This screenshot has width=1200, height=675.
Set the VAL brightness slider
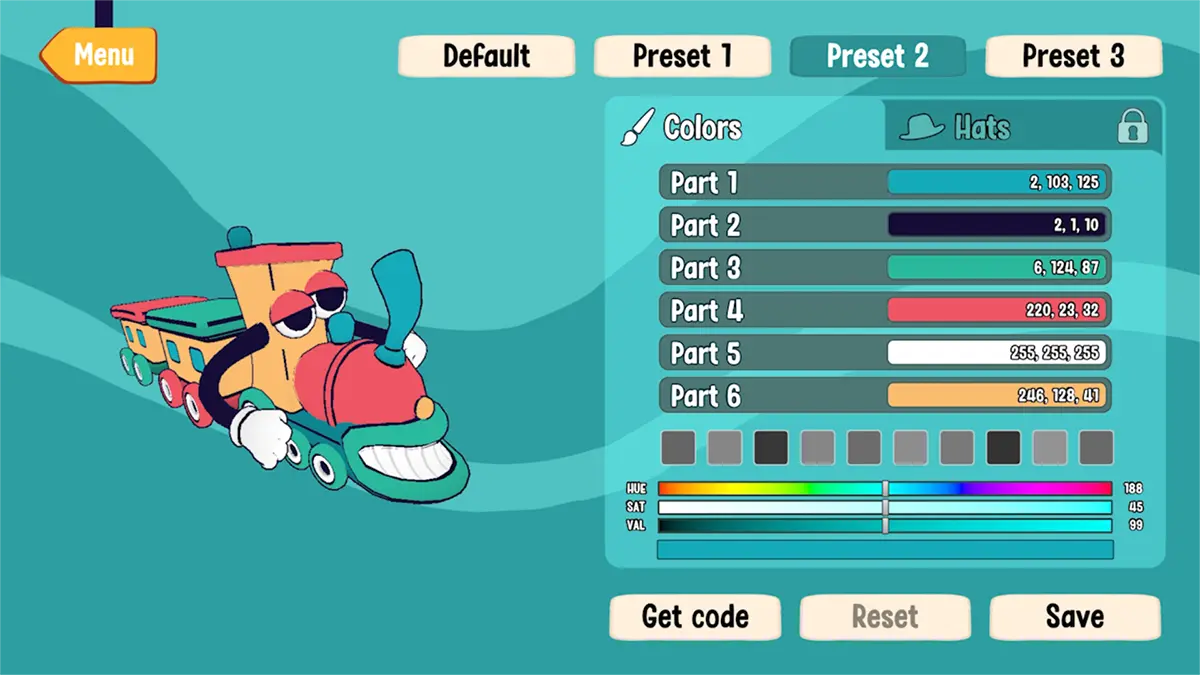(884, 525)
